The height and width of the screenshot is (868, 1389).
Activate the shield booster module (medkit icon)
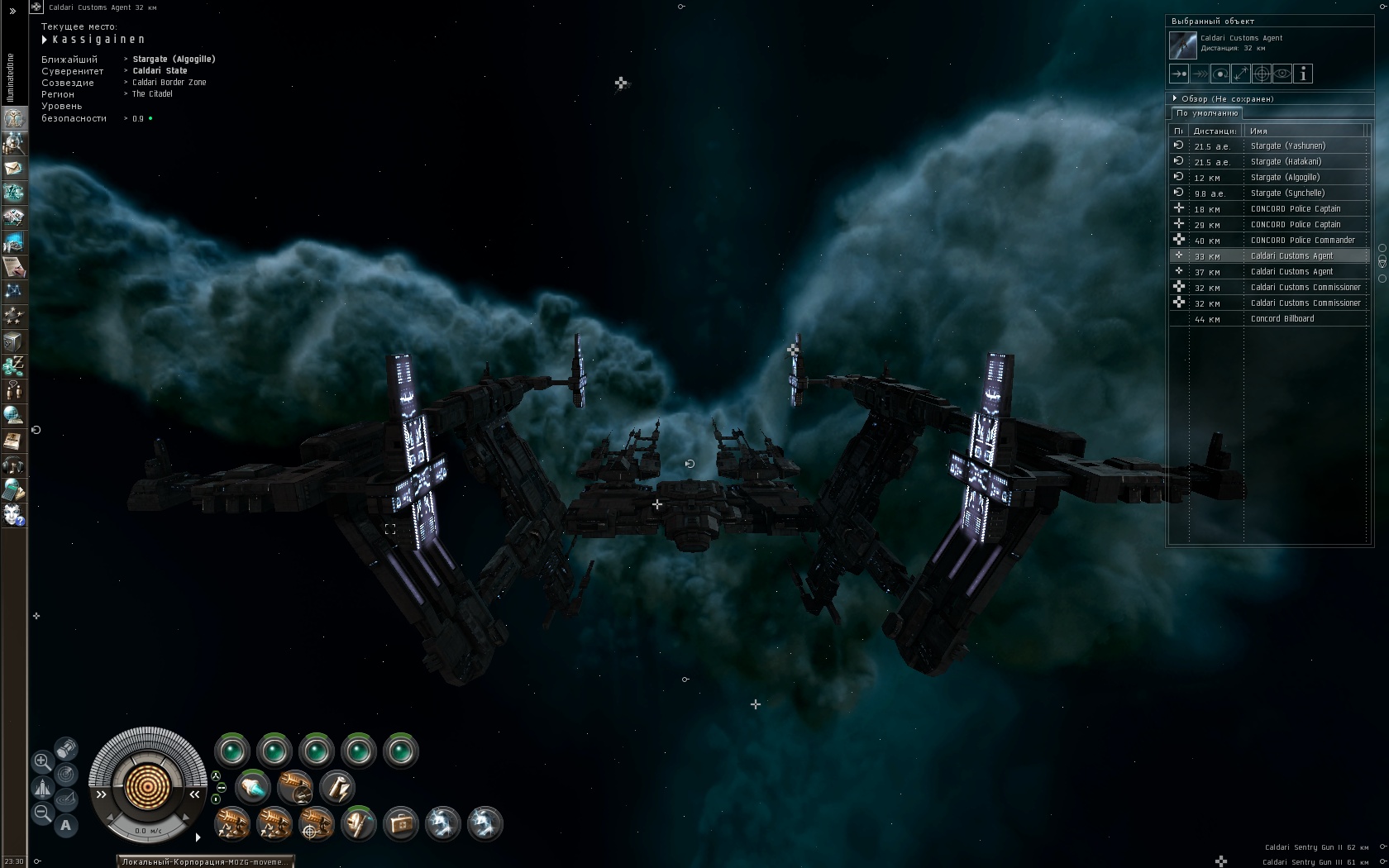tap(401, 824)
